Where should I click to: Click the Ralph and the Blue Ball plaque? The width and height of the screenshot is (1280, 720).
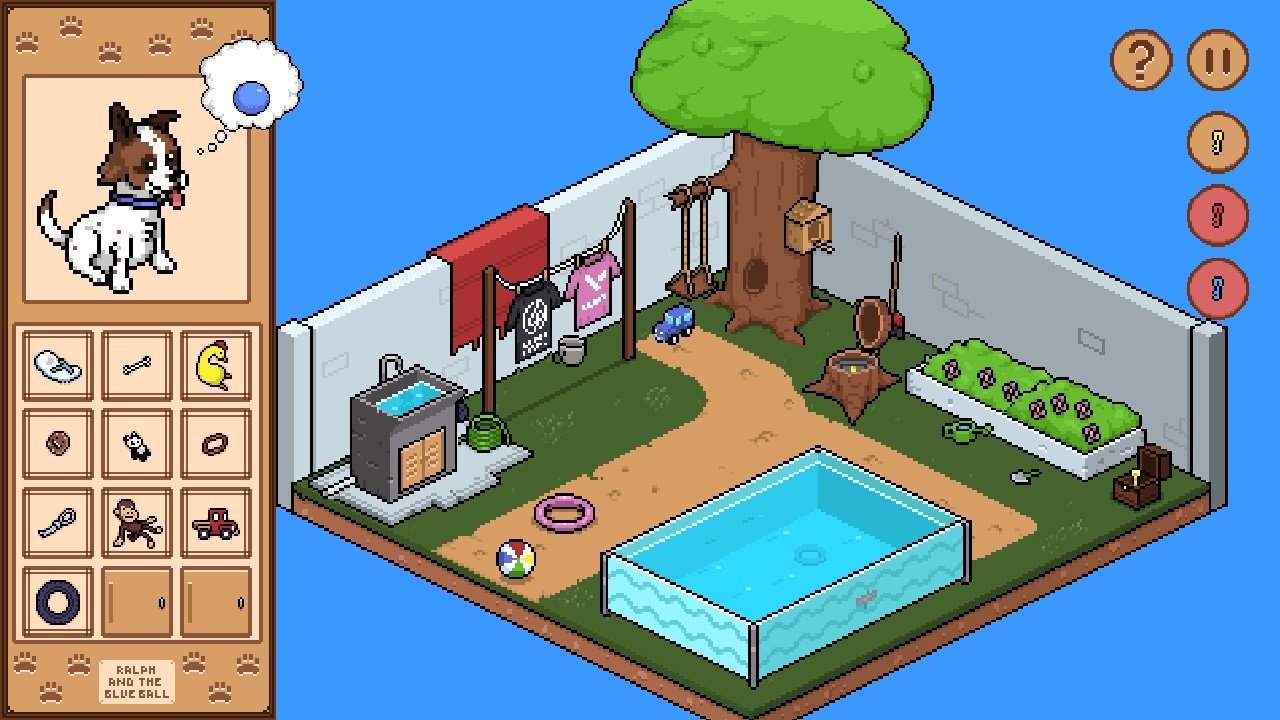pos(138,681)
